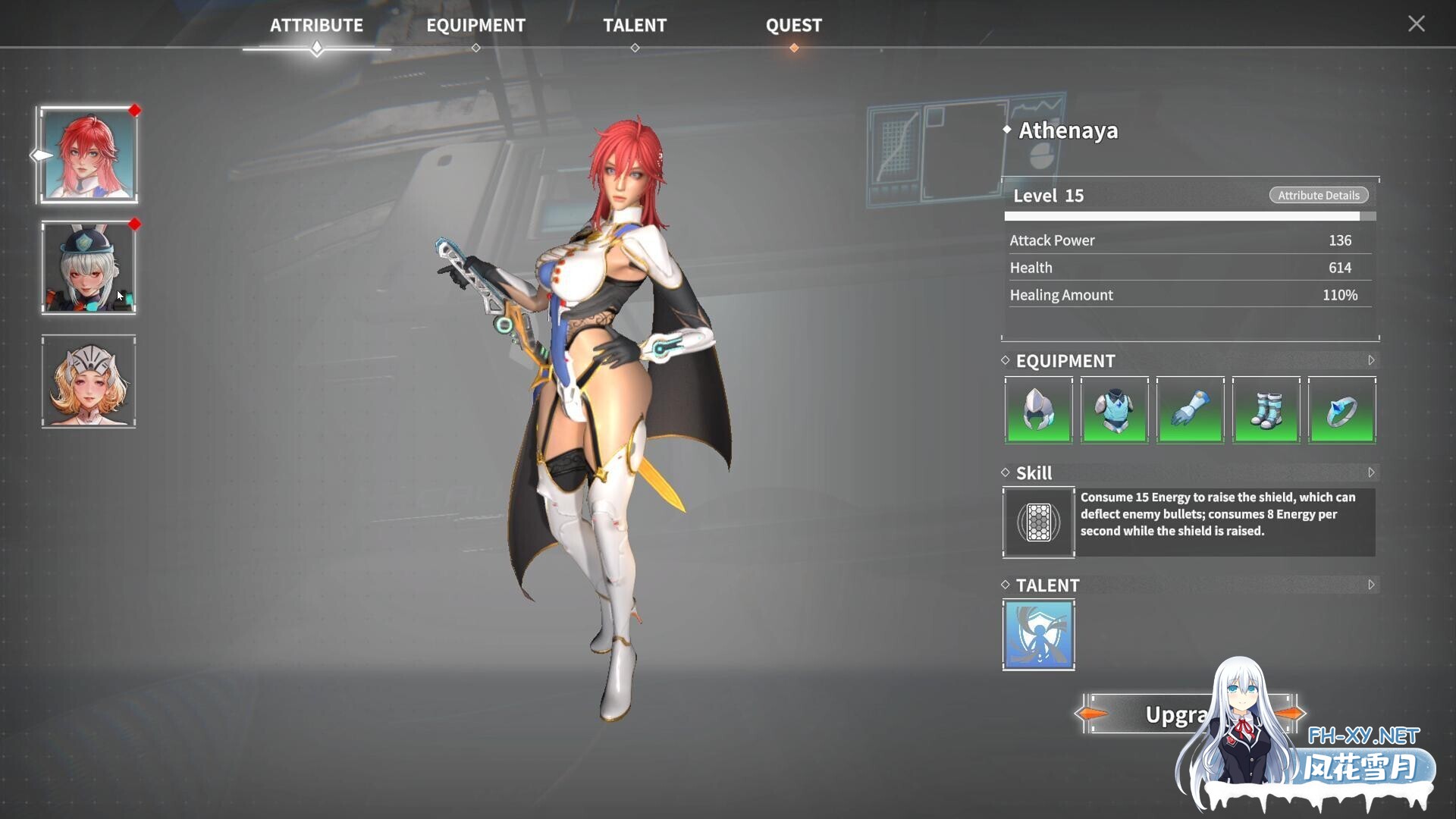The height and width of the screenshot is (819, 1456).
Task: Switch to the Talent tab
Action: click(x=635, y=26)
